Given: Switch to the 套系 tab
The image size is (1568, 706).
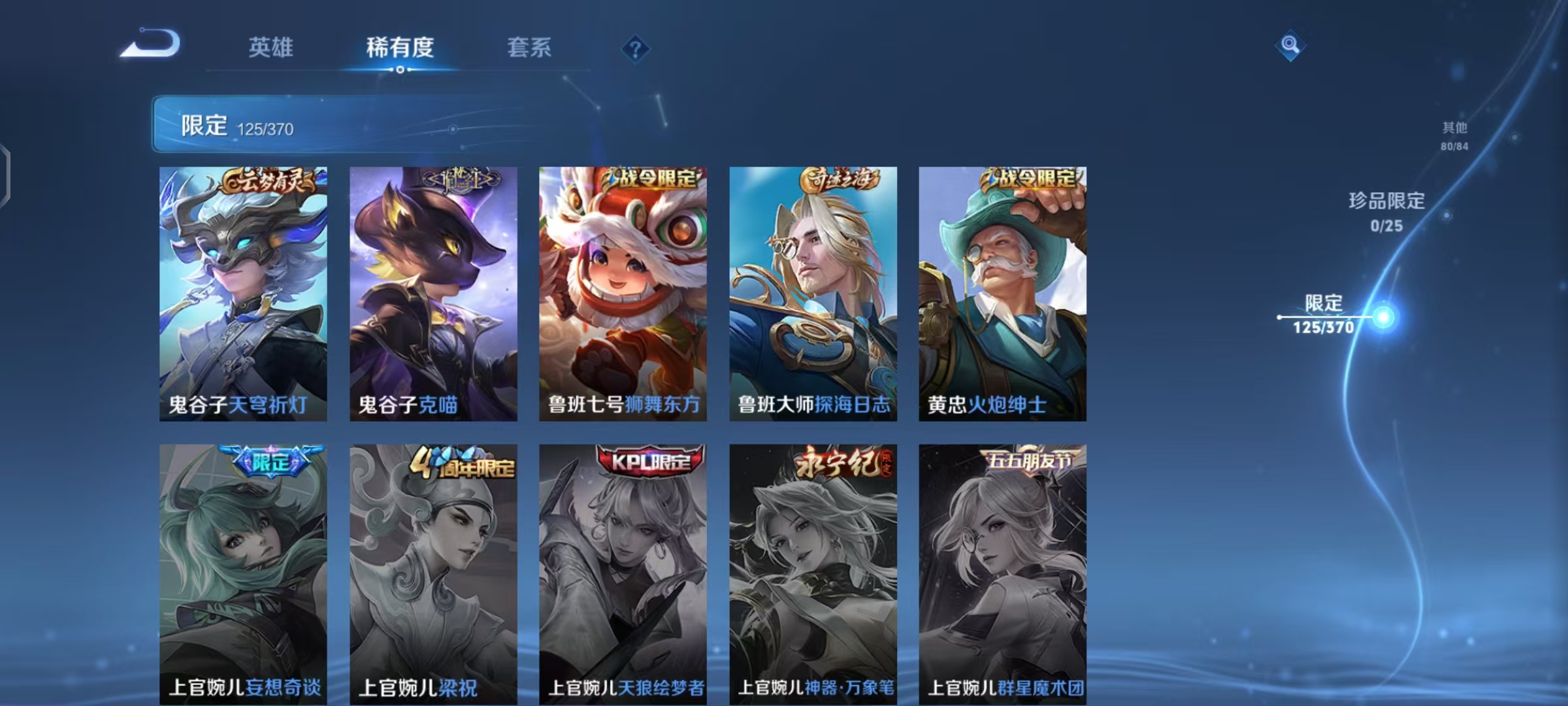Looking at the screenshot, I should pyautogui.click(x=529, y=48).
